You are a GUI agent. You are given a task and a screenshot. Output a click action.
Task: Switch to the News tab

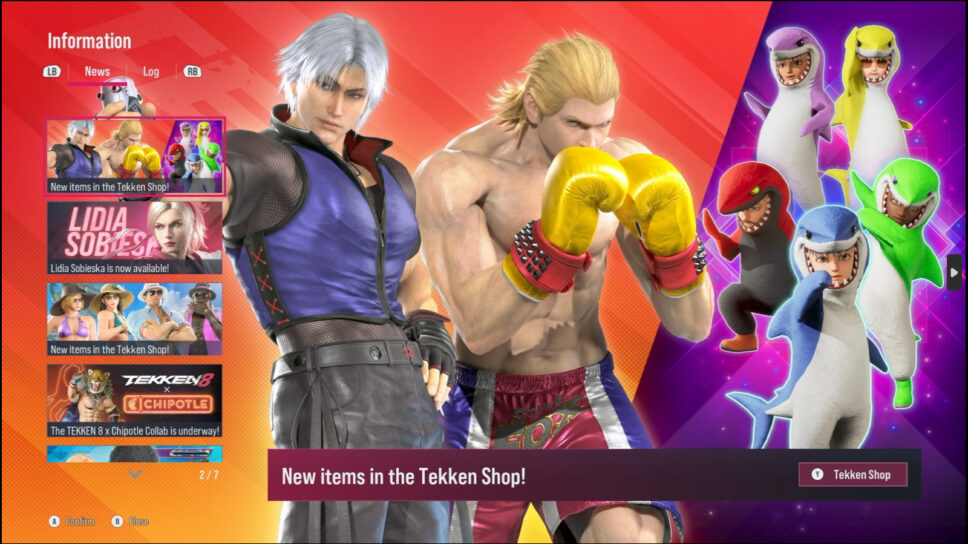(x=97, y=71)
